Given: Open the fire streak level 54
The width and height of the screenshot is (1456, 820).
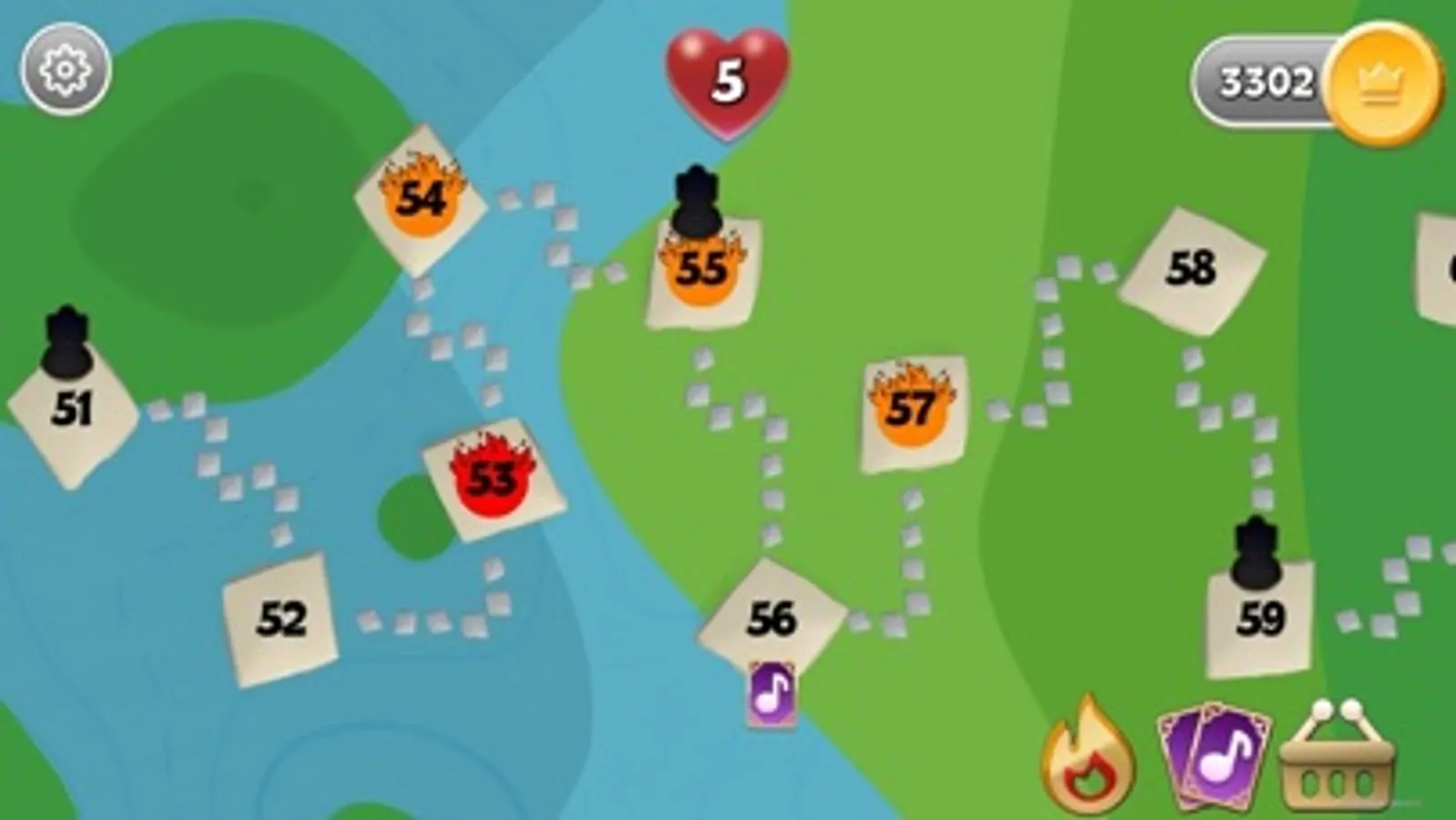Looking at the screenshot, I should [x=422, y=200].
